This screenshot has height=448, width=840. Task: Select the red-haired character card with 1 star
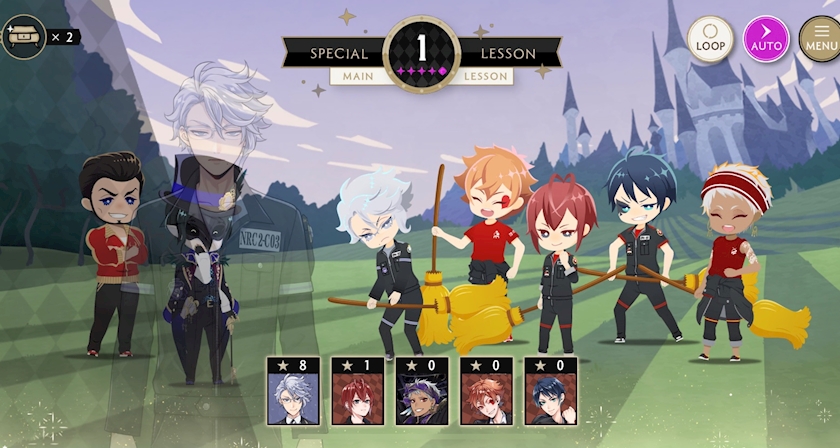tap(357, 392)
